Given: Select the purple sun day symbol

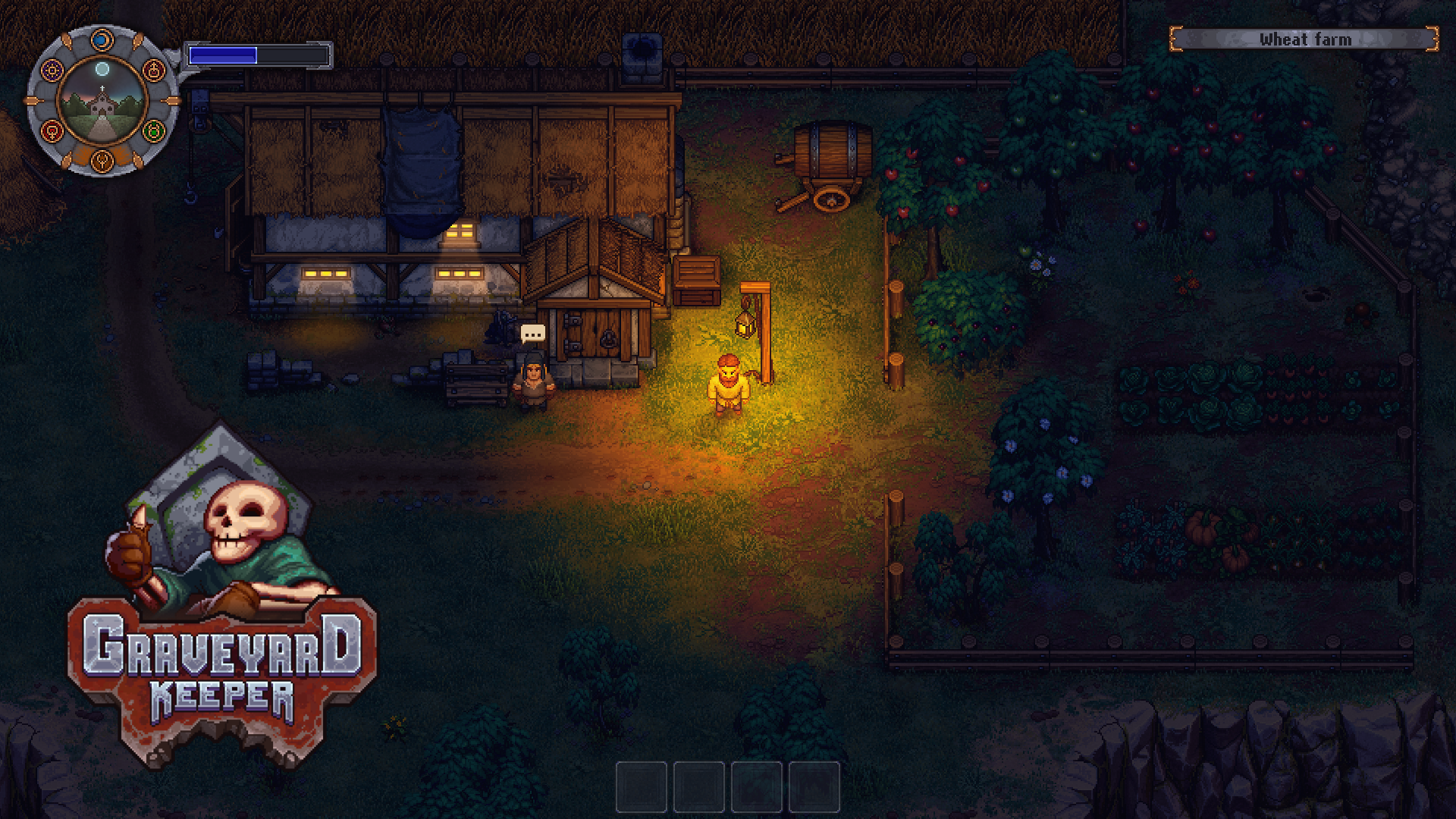Looking at the screenshot, I should [x=52, y=71].
